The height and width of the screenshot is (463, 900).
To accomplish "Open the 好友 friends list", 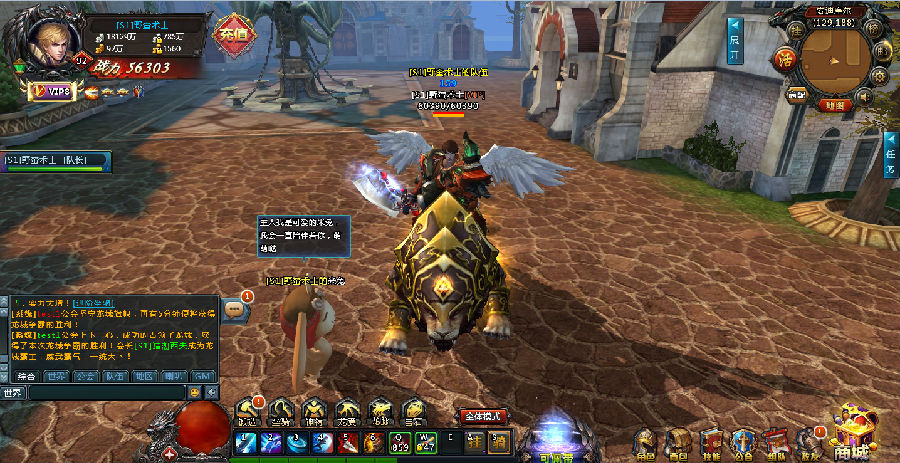I will [808, 442].
